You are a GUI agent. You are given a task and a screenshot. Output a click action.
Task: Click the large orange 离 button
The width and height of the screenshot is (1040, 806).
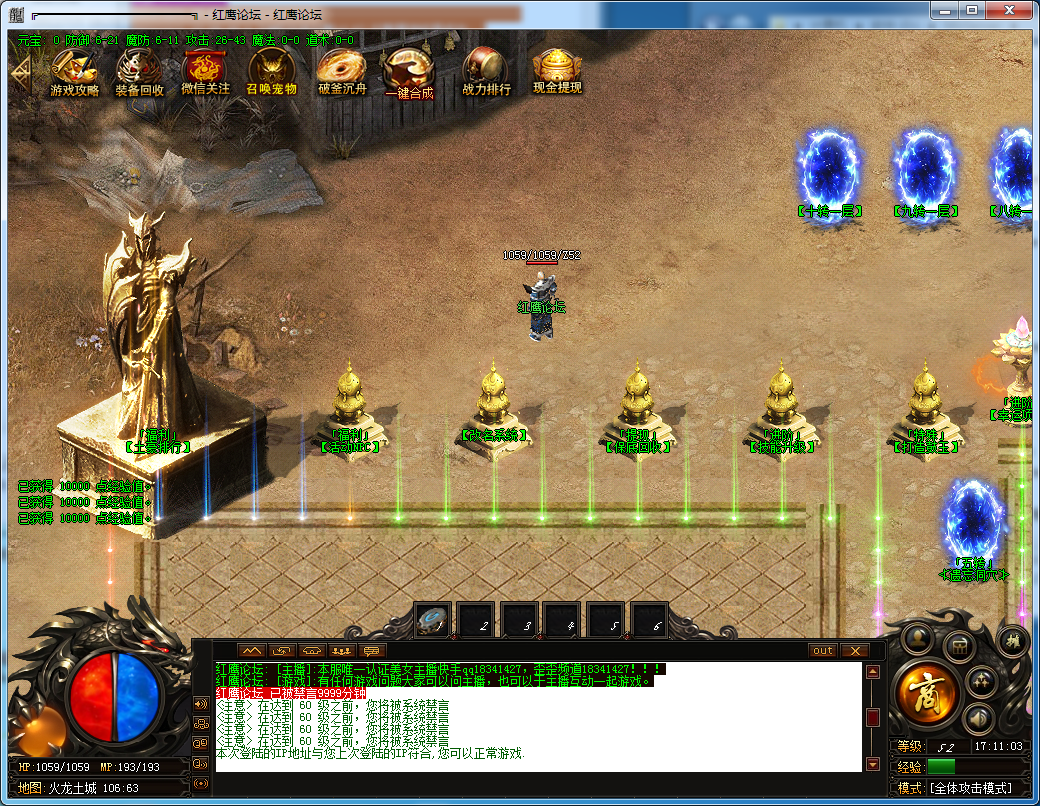927,693
